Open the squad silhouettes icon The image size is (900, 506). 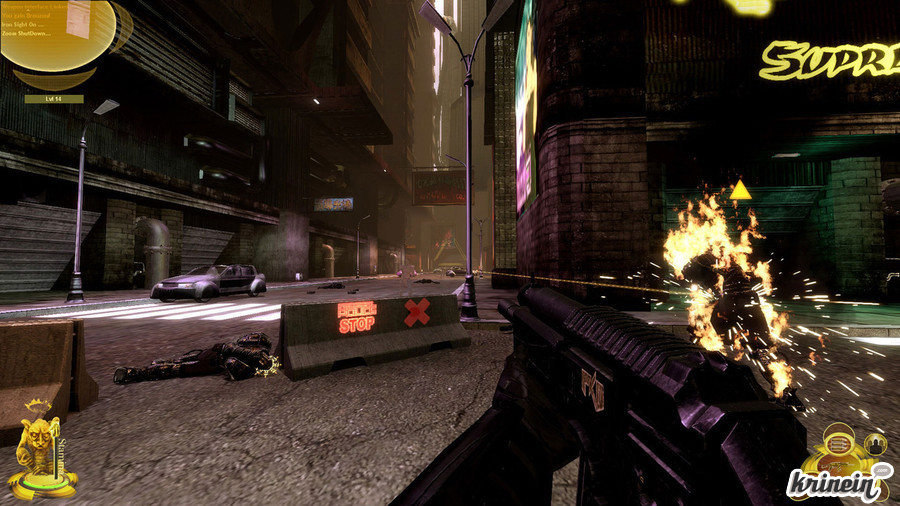(x=876, y=444)
